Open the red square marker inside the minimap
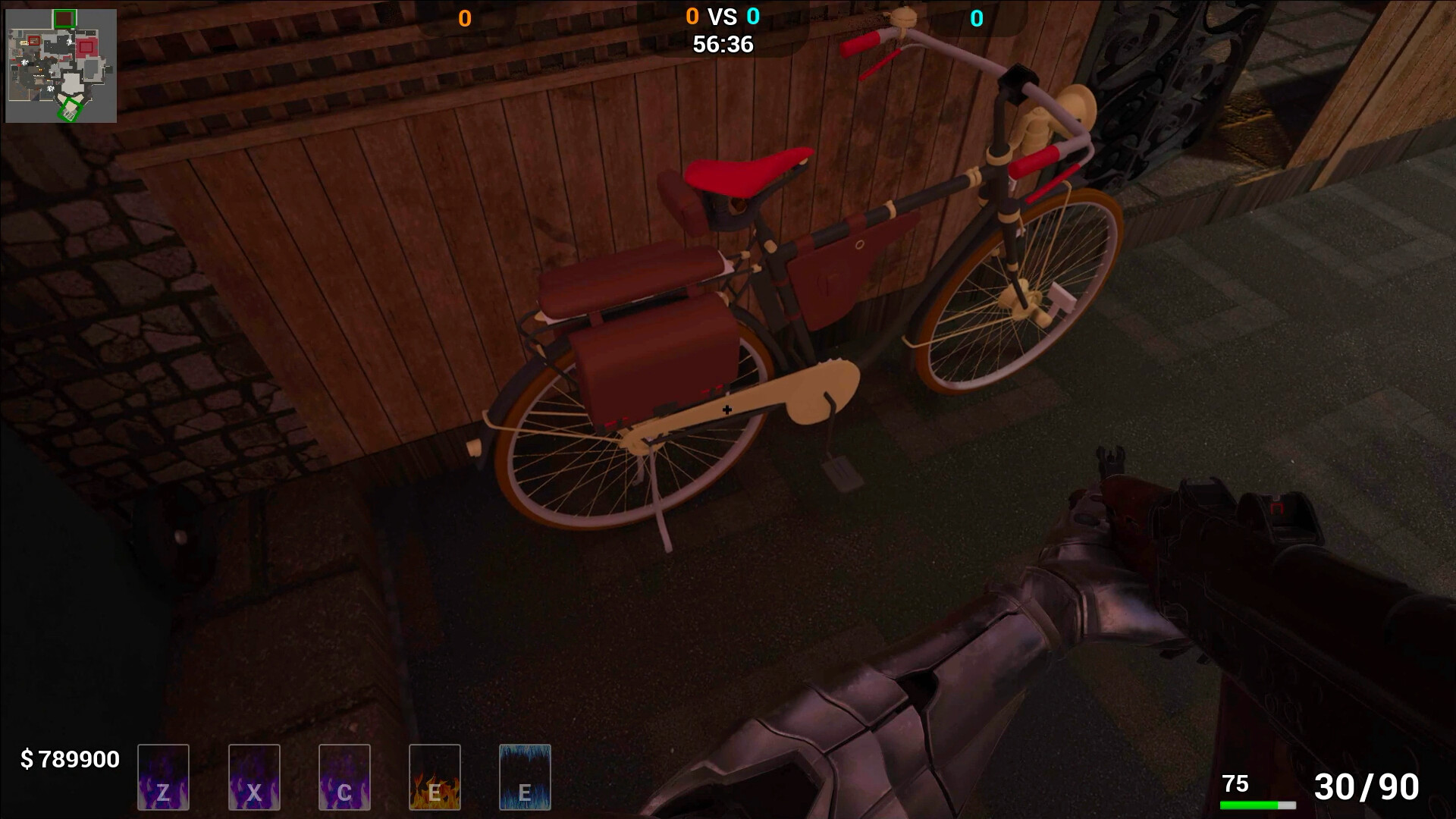Image resolution: width=1456 pixels, height=819 pixels. [x=33, y=41]
